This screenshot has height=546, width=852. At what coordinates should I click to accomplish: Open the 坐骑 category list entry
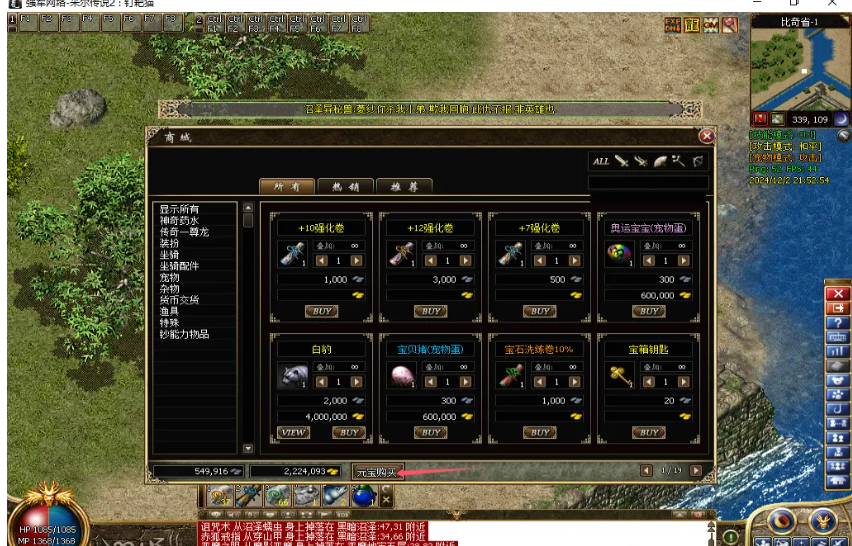coord(169,254)
